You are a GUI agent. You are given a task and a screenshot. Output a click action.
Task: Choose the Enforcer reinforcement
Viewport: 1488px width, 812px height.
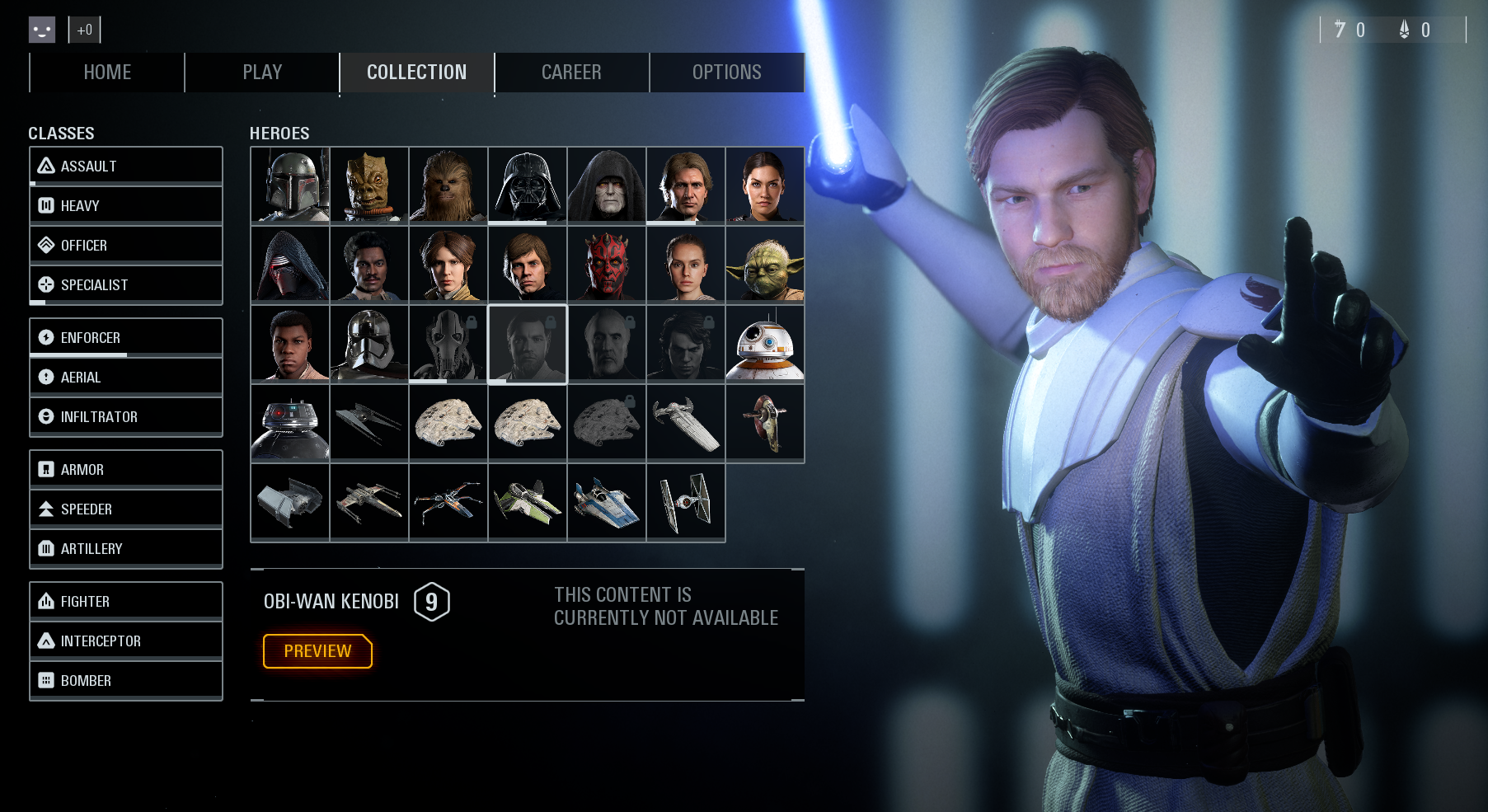(x=126, y=337)
